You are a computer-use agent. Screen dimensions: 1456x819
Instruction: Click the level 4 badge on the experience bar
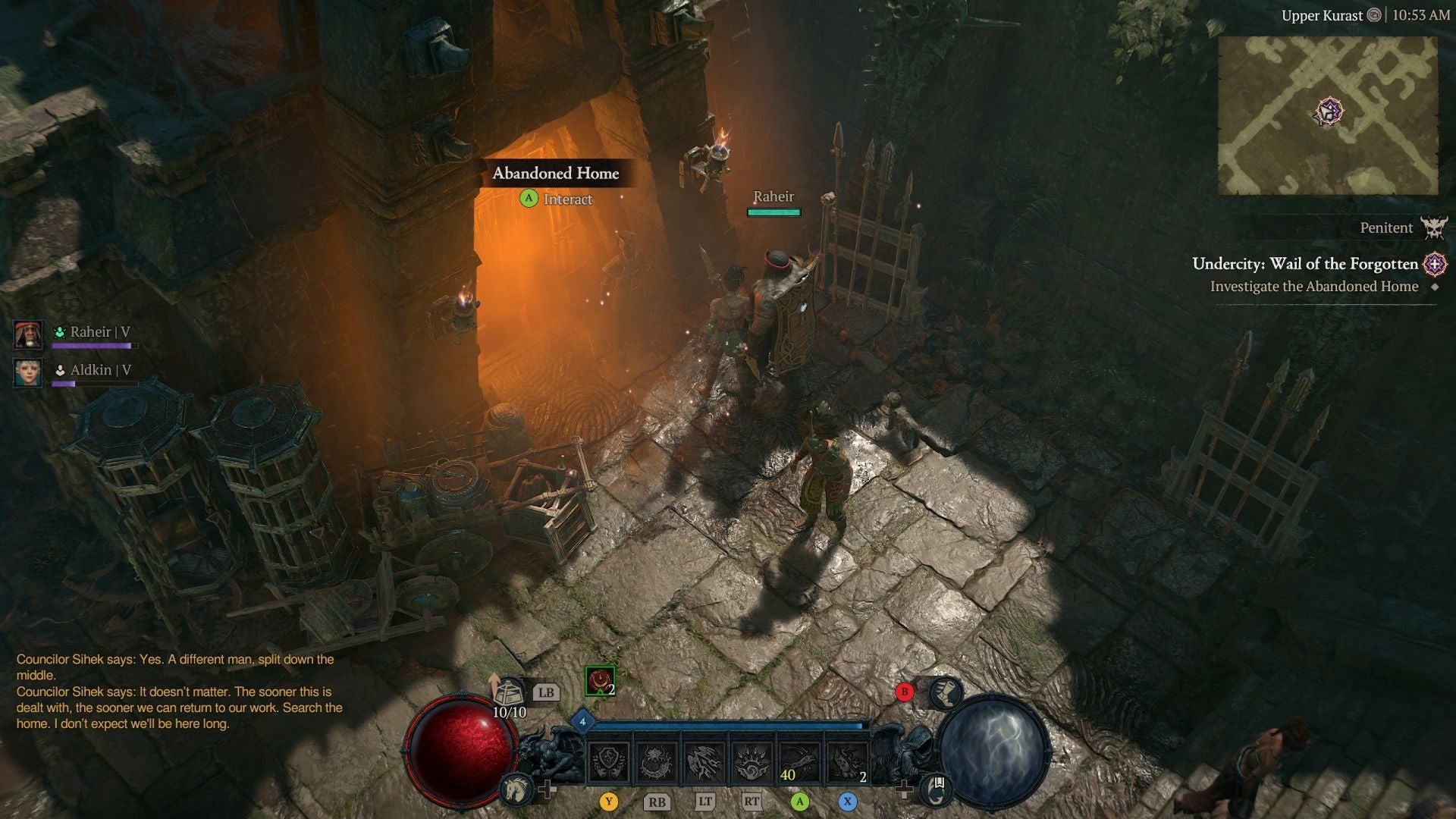(582, 722)
